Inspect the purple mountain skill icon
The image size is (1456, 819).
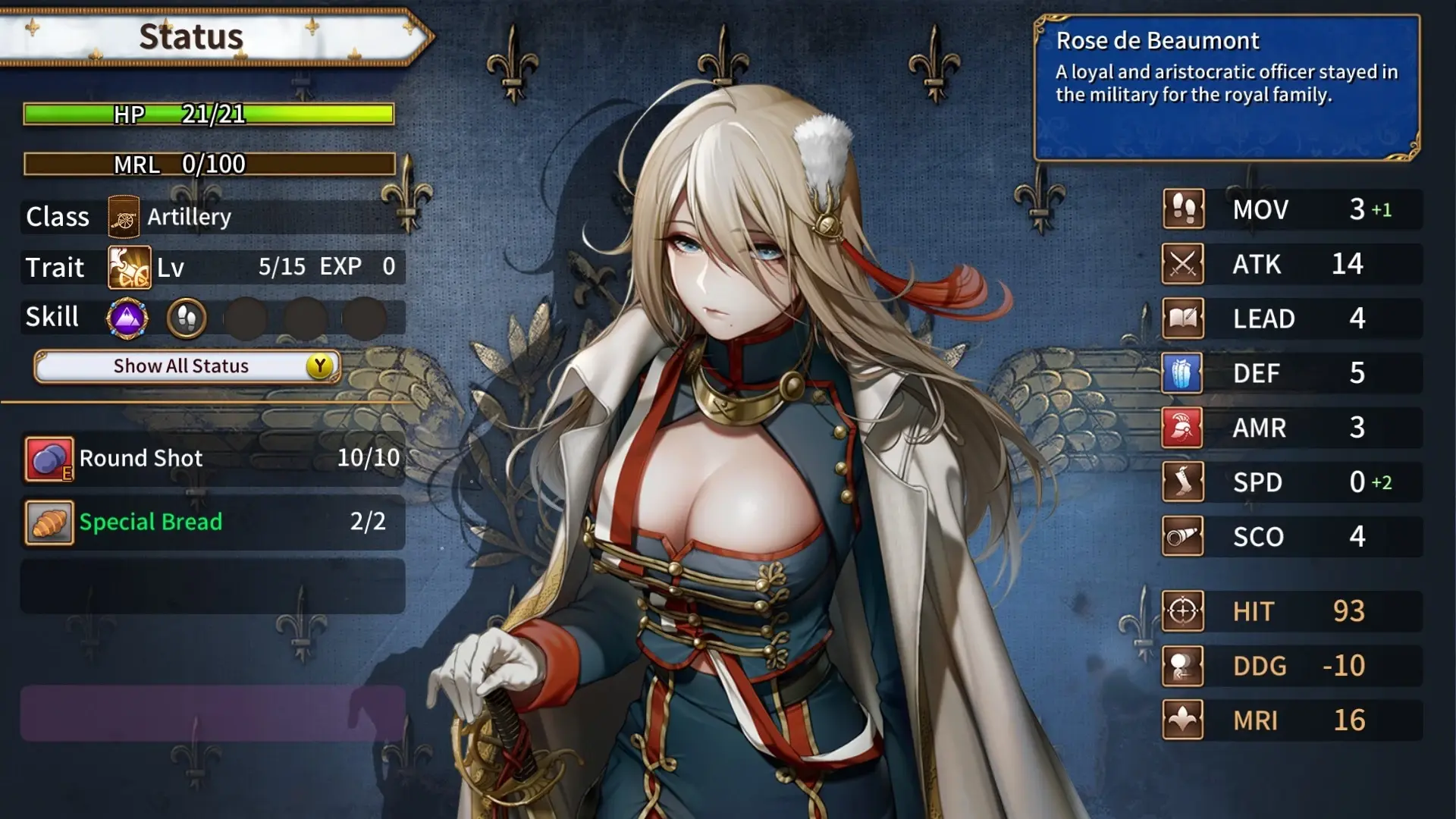pos(127,318)
